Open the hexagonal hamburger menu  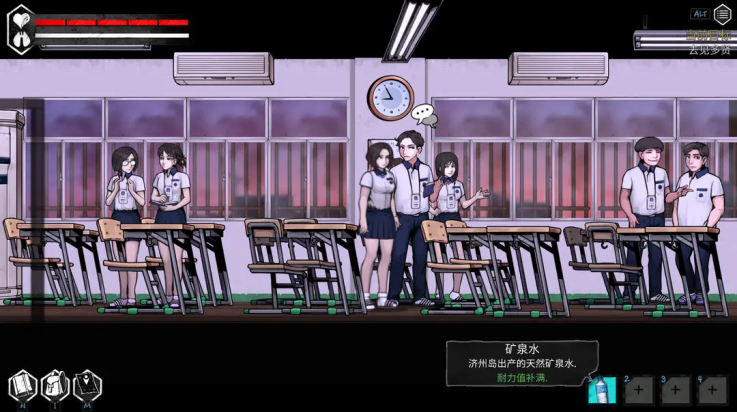[722, 15]
